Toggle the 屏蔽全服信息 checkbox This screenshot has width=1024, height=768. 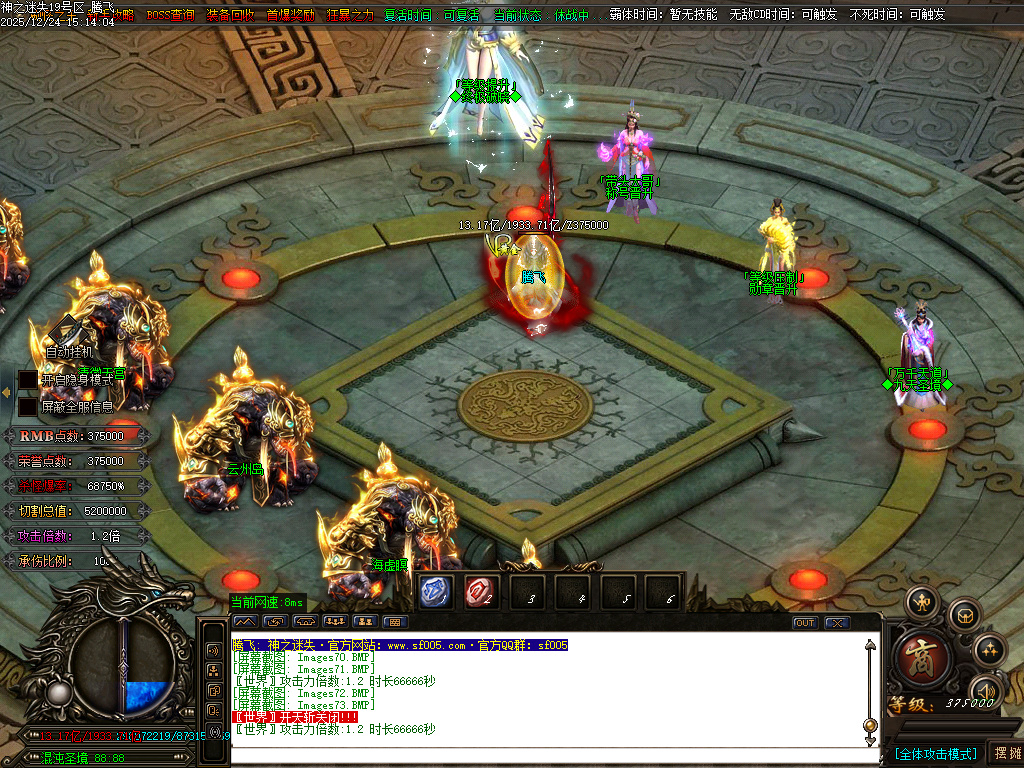coord(27,407)
